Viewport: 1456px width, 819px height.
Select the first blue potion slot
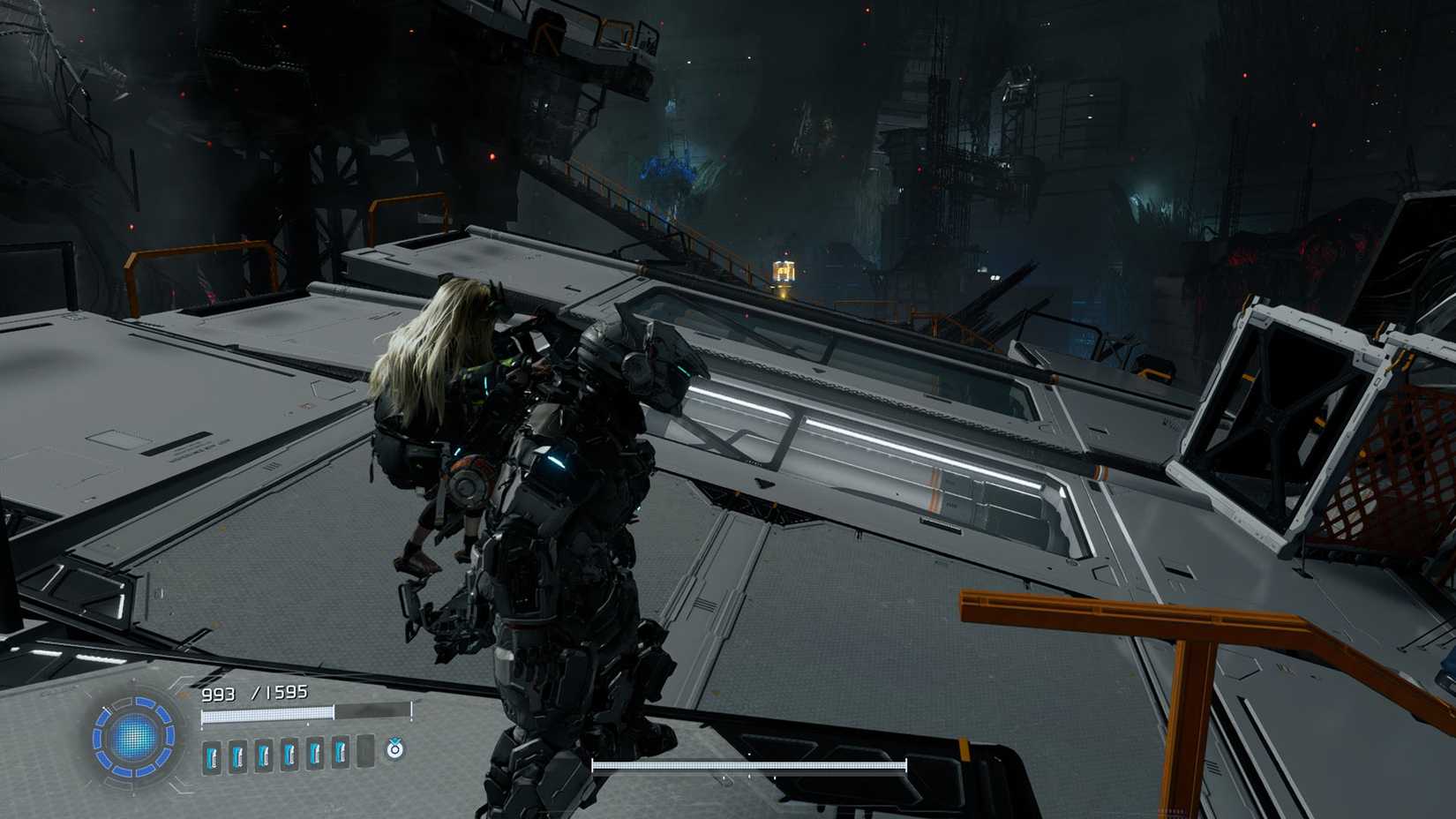pos(212,755)
